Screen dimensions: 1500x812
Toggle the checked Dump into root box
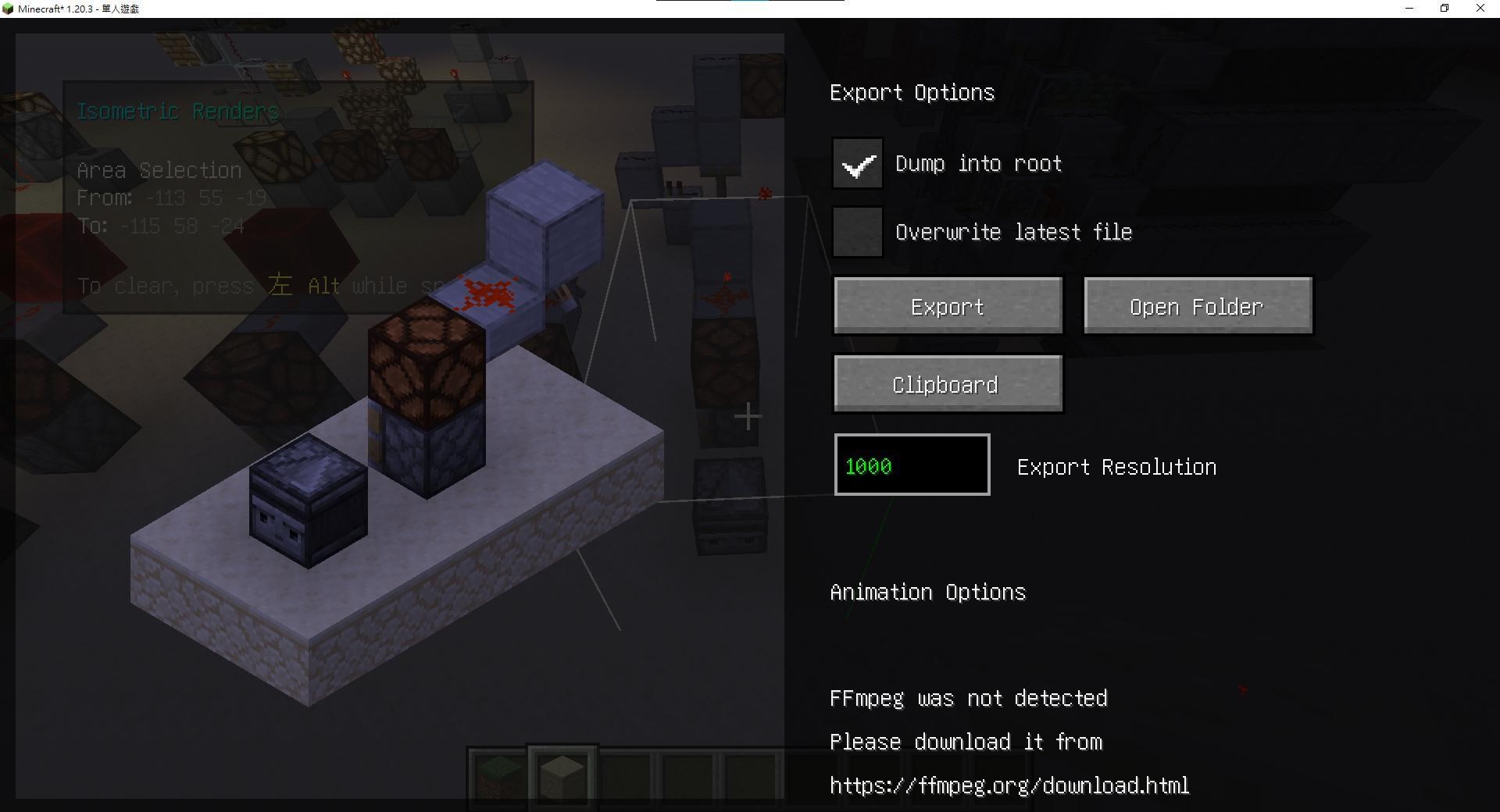click(857, 164)
